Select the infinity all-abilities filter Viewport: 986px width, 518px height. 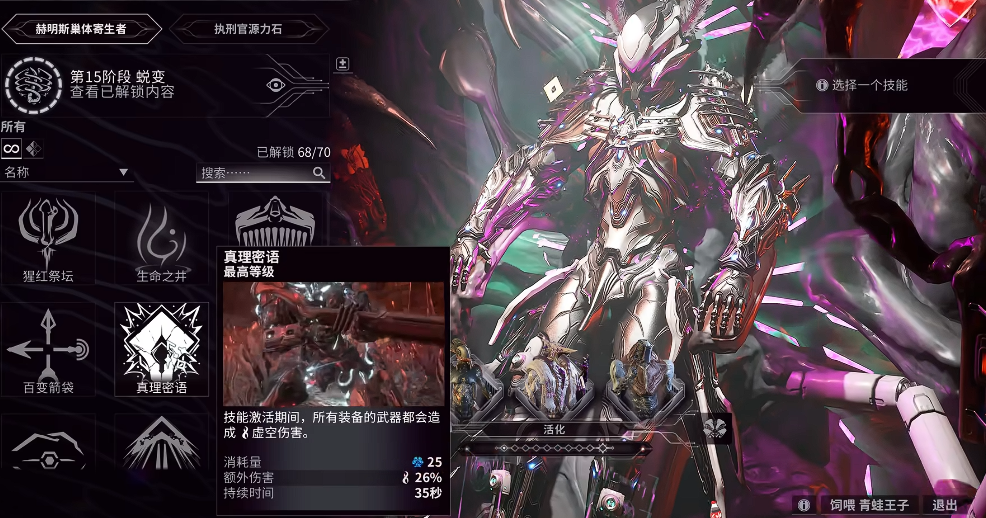(x=12, y=148)
